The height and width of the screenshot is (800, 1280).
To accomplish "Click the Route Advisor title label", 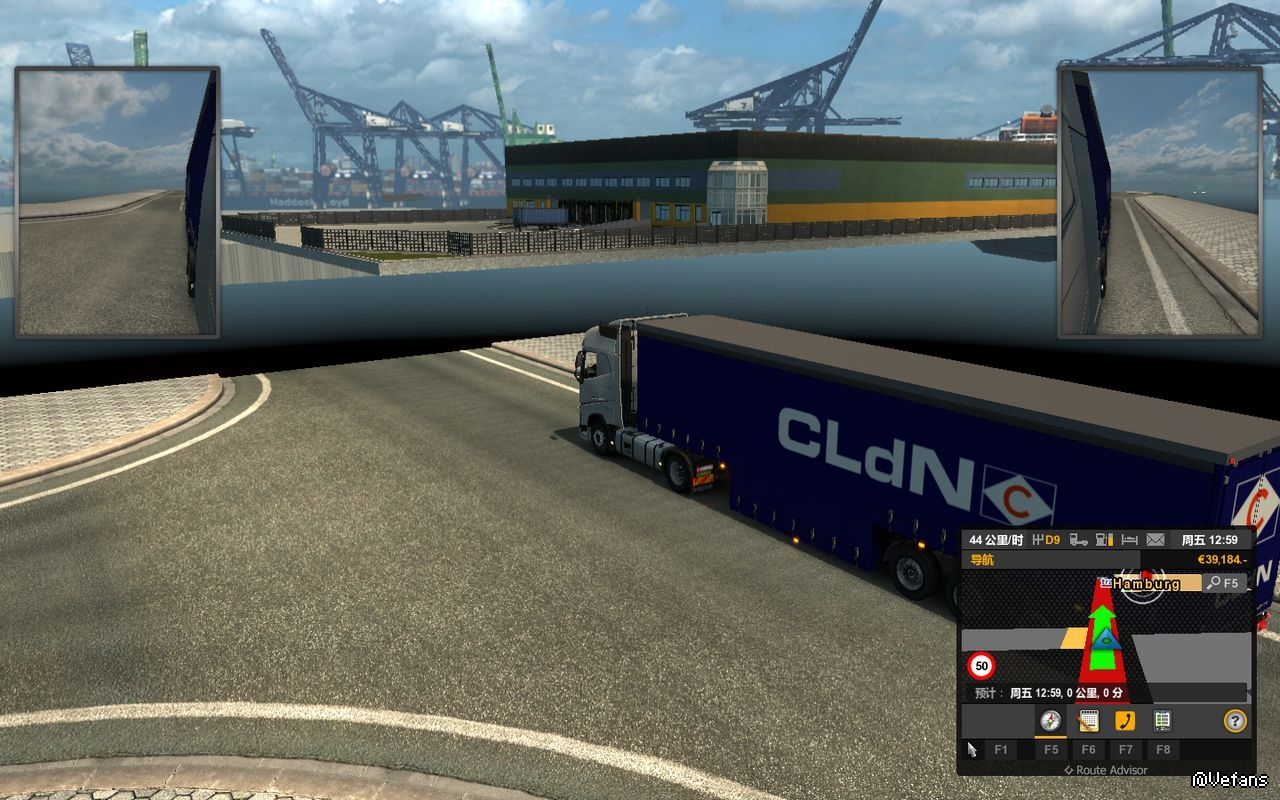I will click(x=1105, y=770).
